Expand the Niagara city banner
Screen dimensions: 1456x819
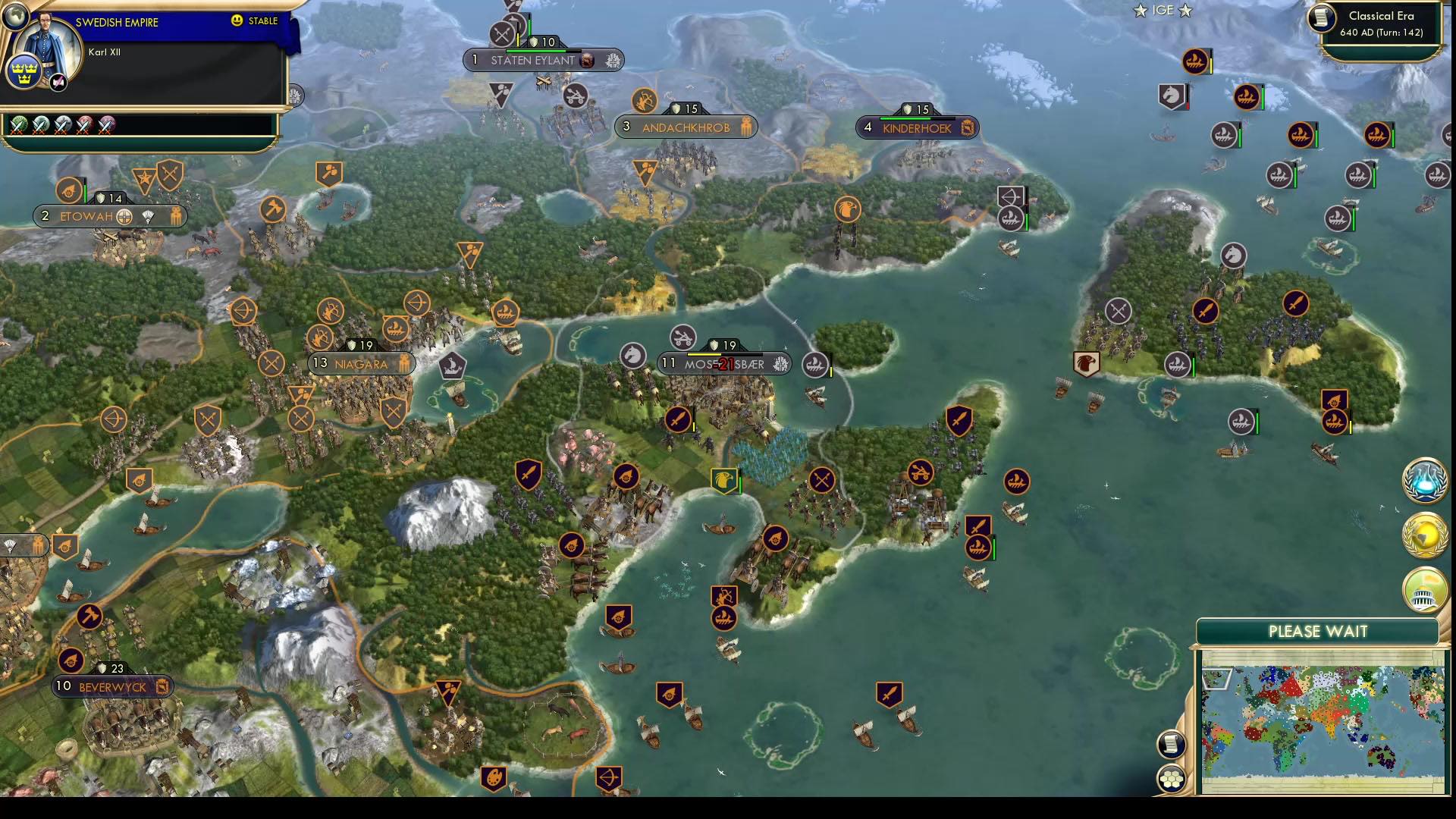[x=362, y=363]
